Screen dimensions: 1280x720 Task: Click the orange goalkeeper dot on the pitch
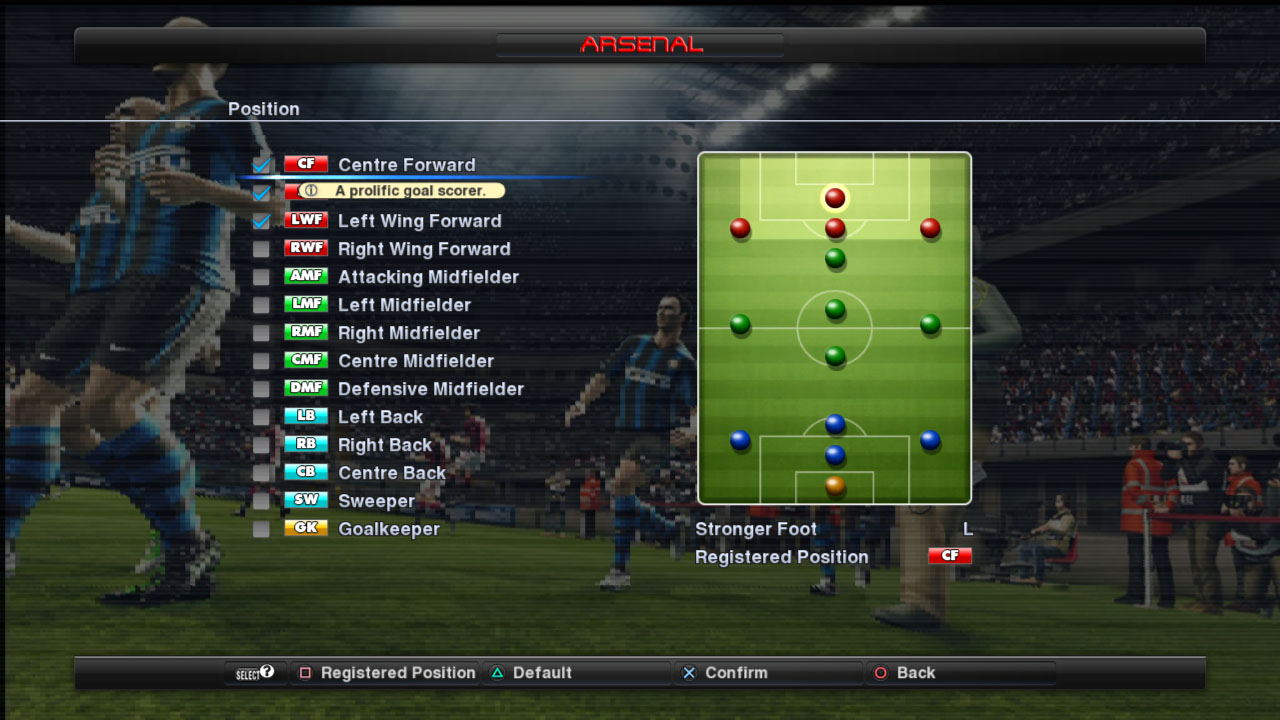(834, 487)
